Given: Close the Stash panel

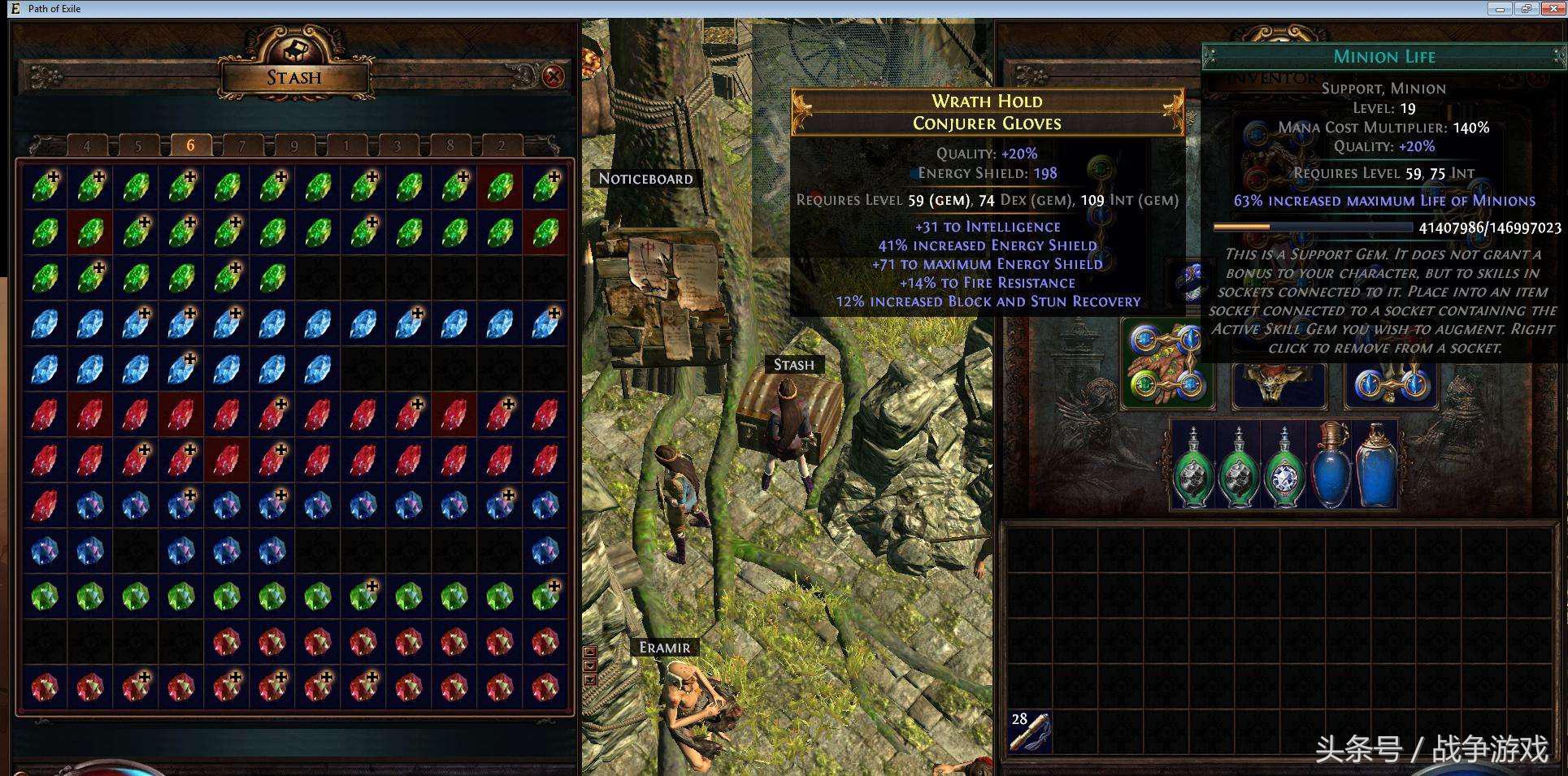Looking at the screenshot, I should [554, 76].
